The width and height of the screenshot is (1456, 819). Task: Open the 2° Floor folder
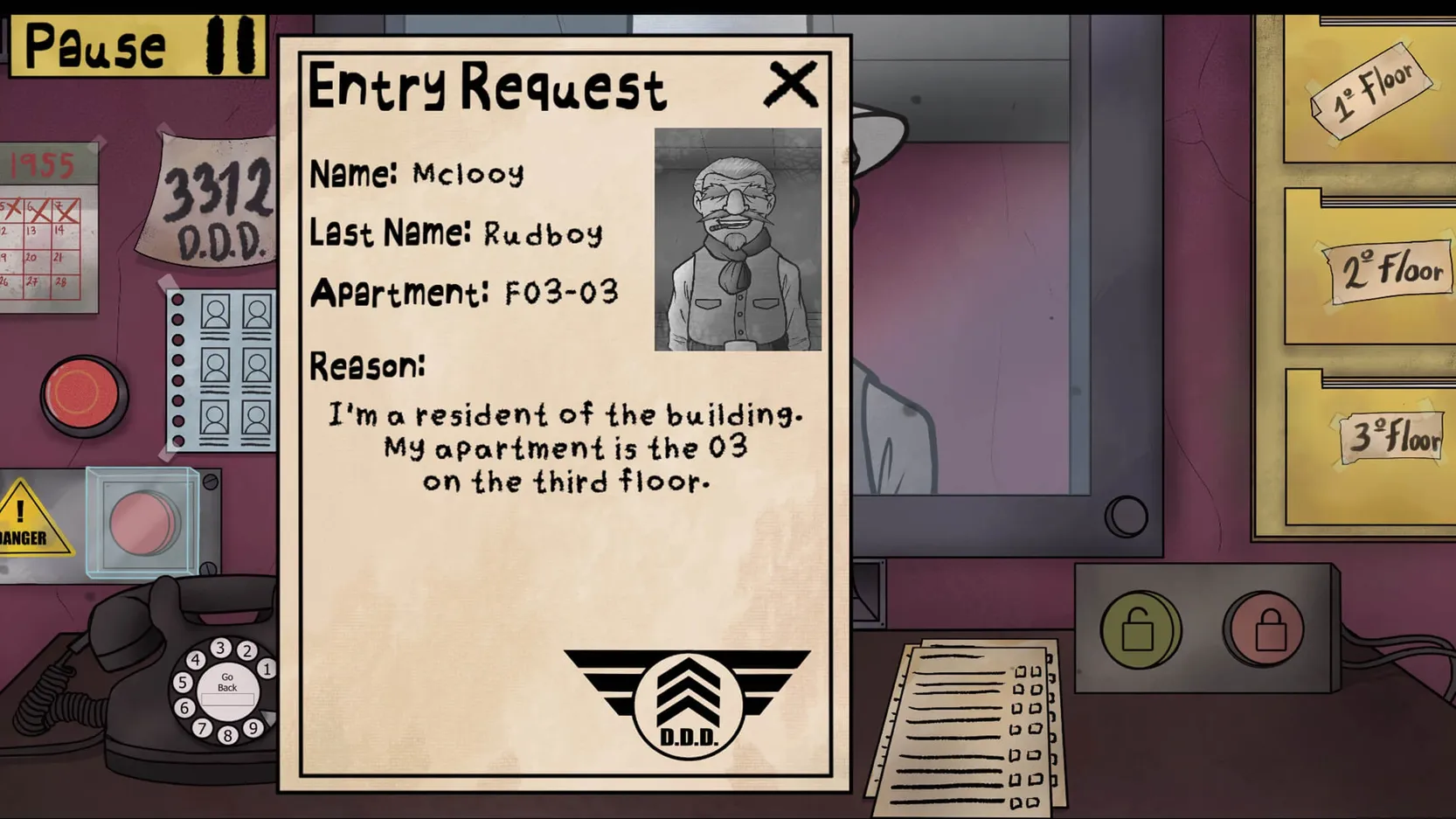(x=1385, y=268)
